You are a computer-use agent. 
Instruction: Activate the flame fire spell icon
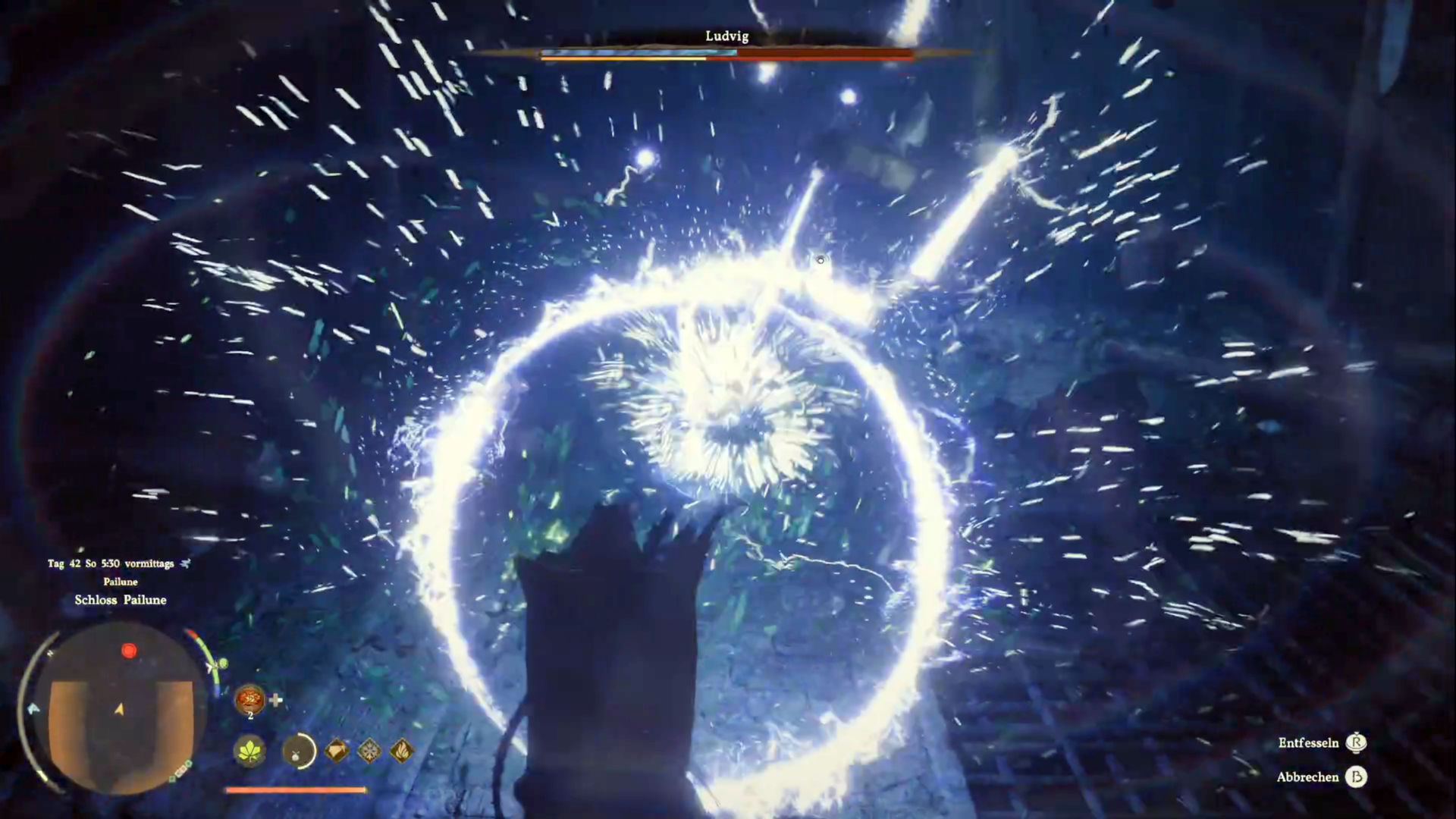[x=401, y=752]
